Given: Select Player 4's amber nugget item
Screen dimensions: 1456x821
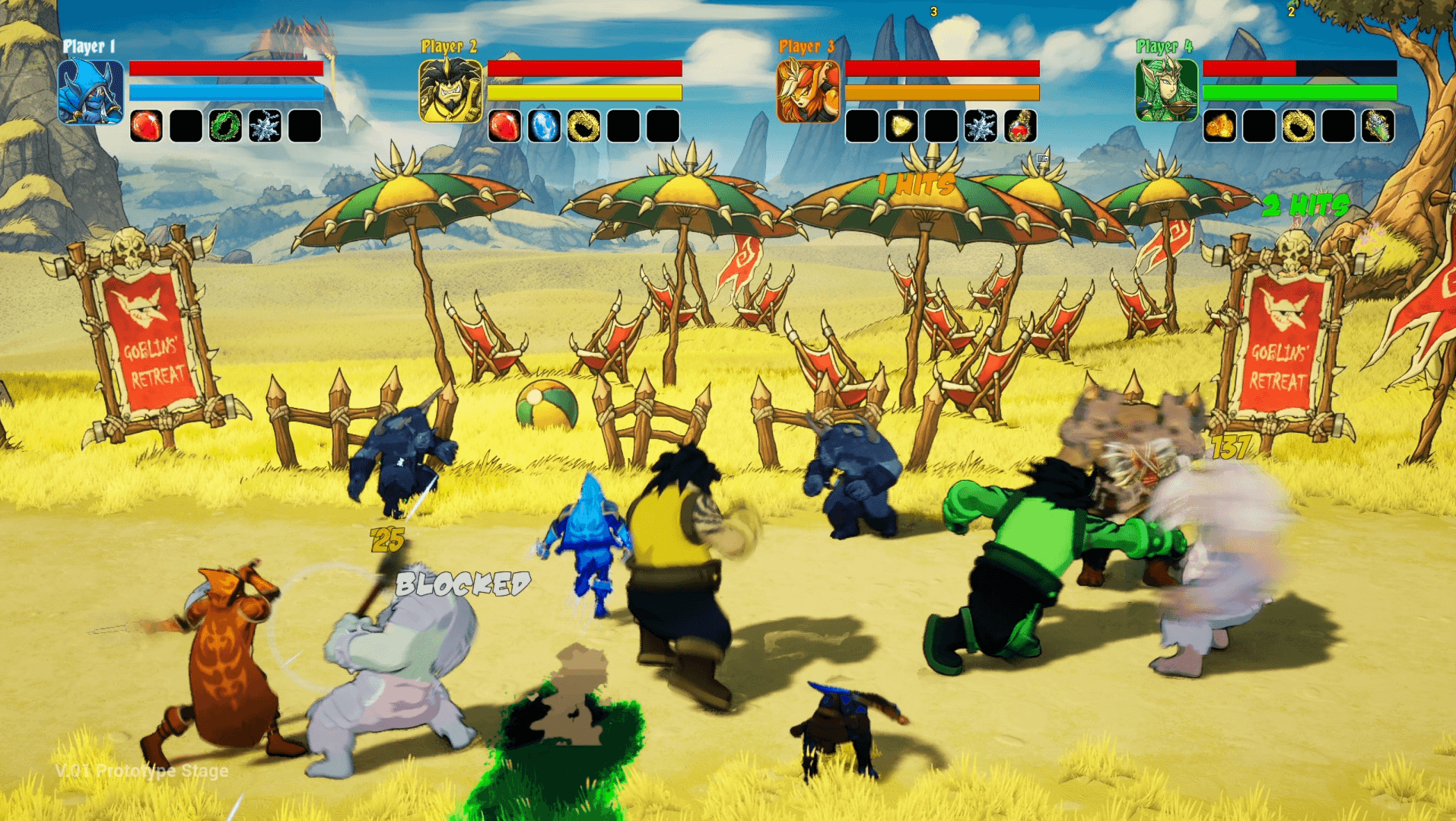Looking at the screenshot, I should 1219,126.
